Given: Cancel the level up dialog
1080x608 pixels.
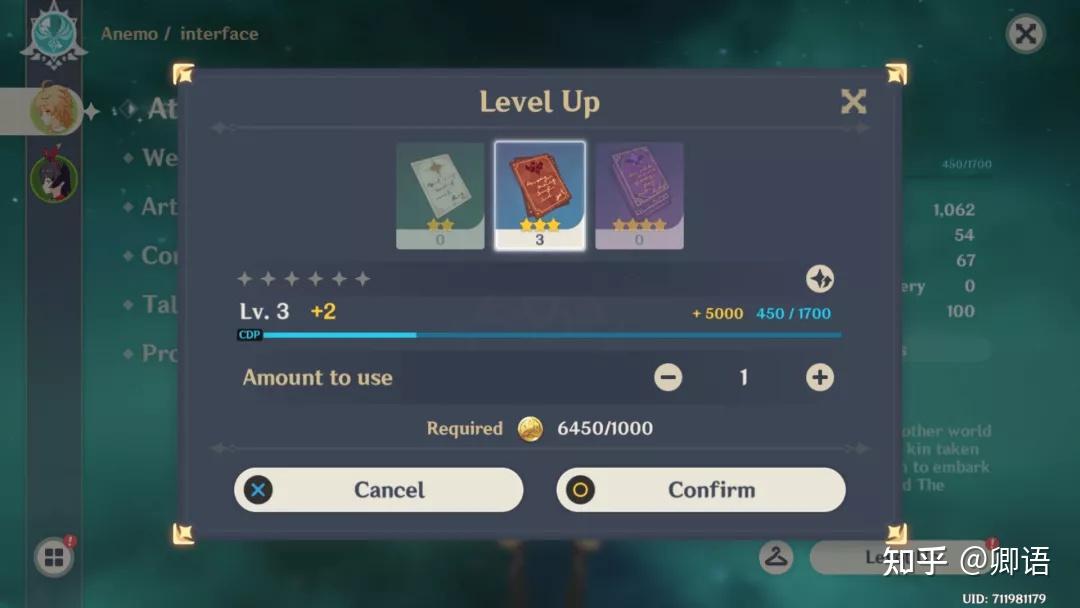Looking at the screenshot, I should tap(379, 490).
